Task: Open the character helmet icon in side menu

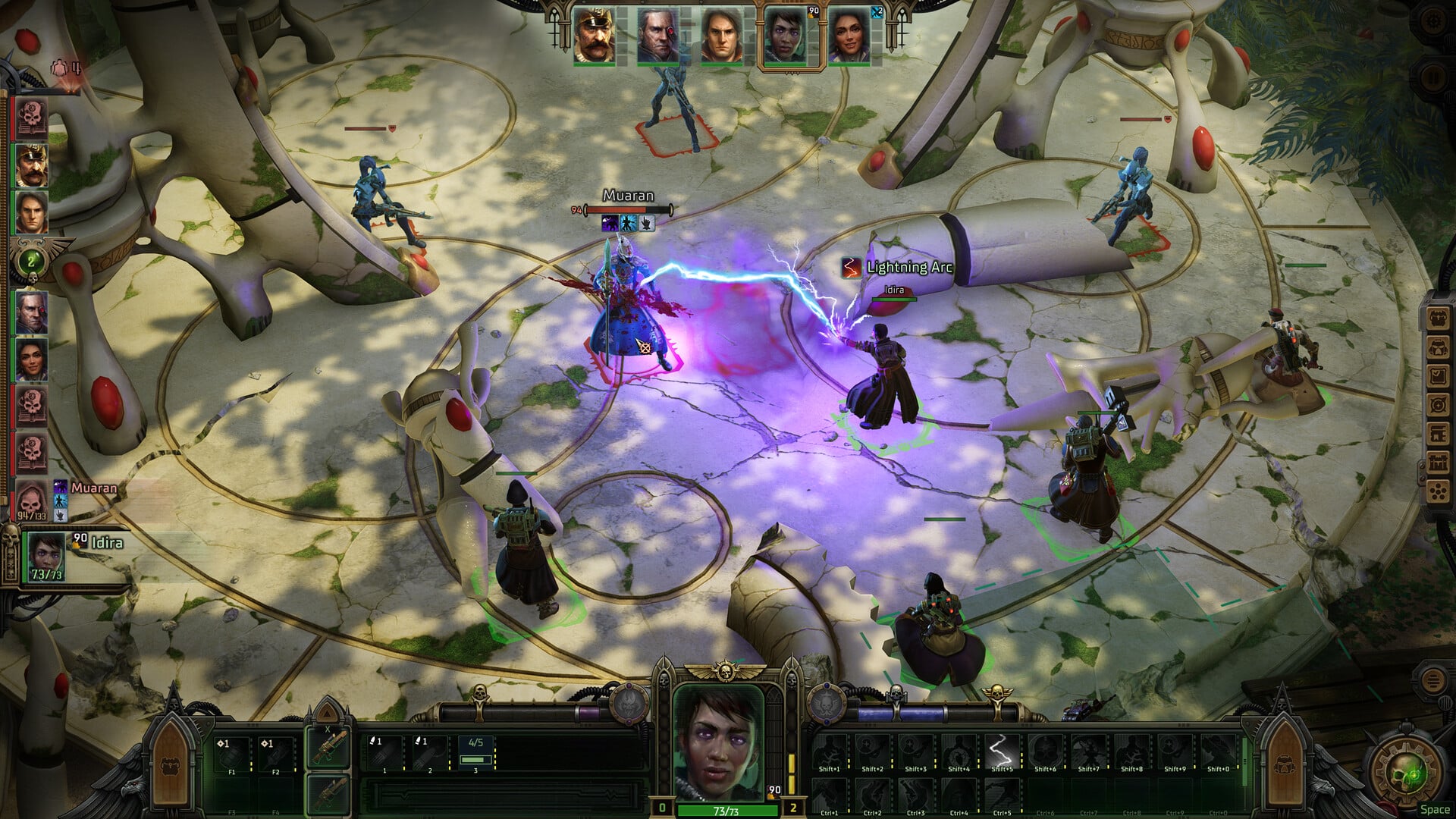Action: [x=1438, y=347]
